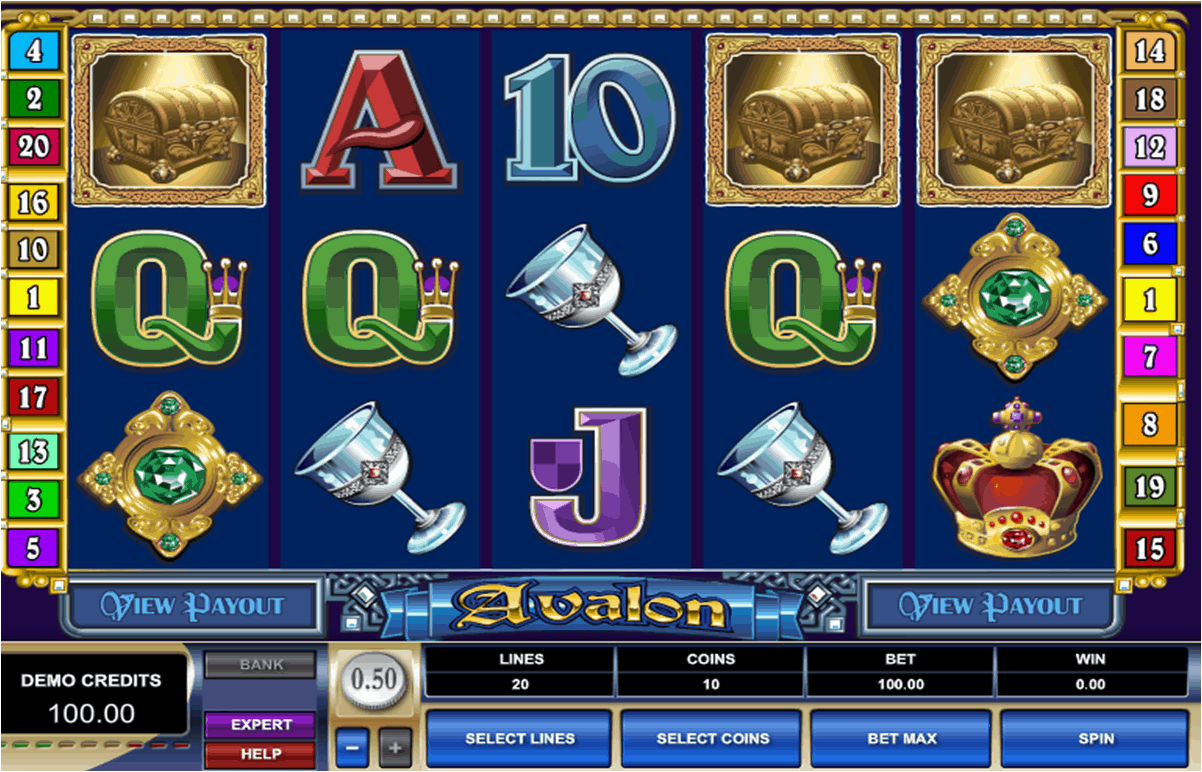Click the 0.50 coin value chip
Viewport: 1202px width, 772px height.
pyautogui.click(x=375, y=680)
